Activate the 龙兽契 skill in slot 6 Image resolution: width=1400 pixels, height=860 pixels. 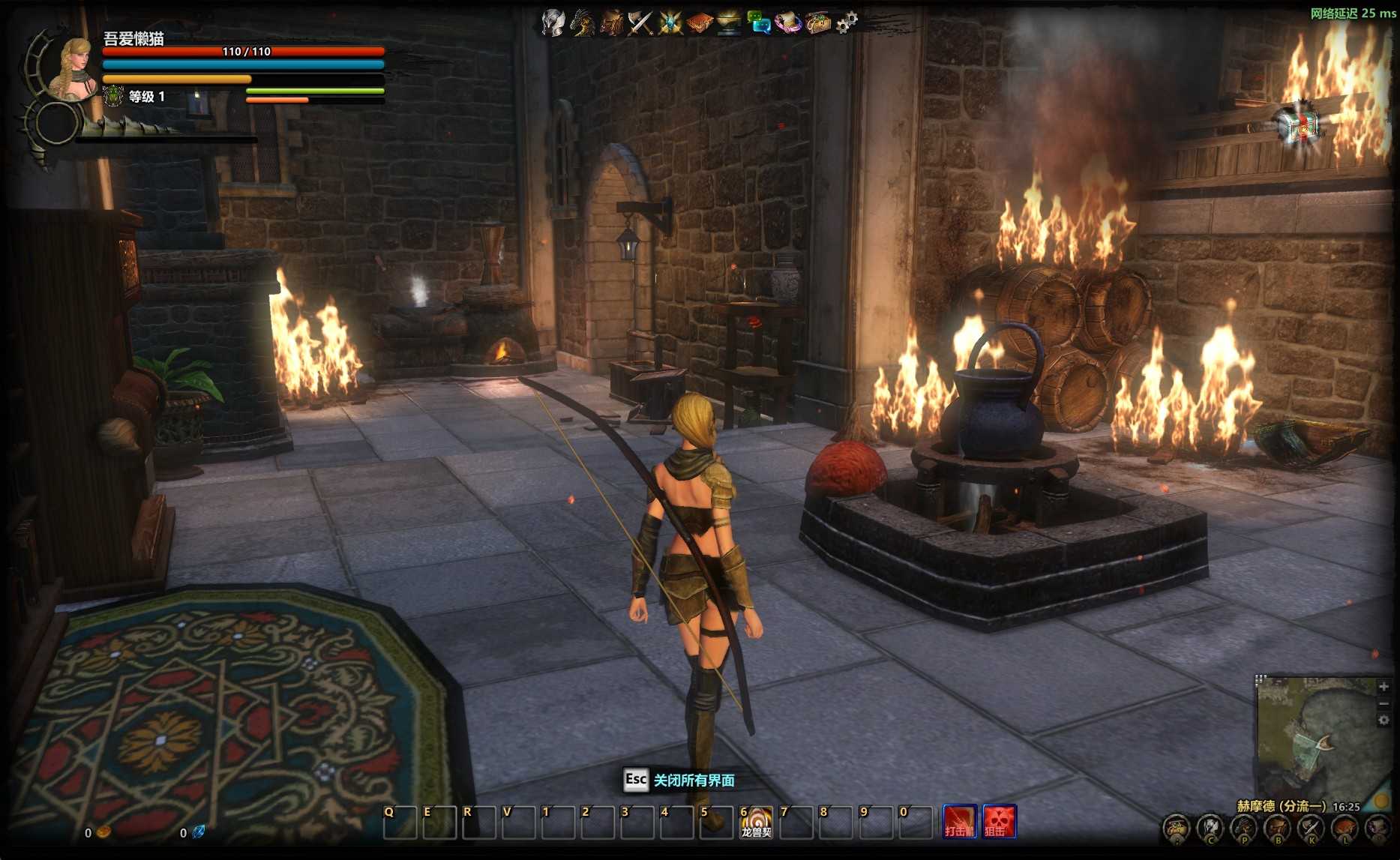[x=756, y=823]
